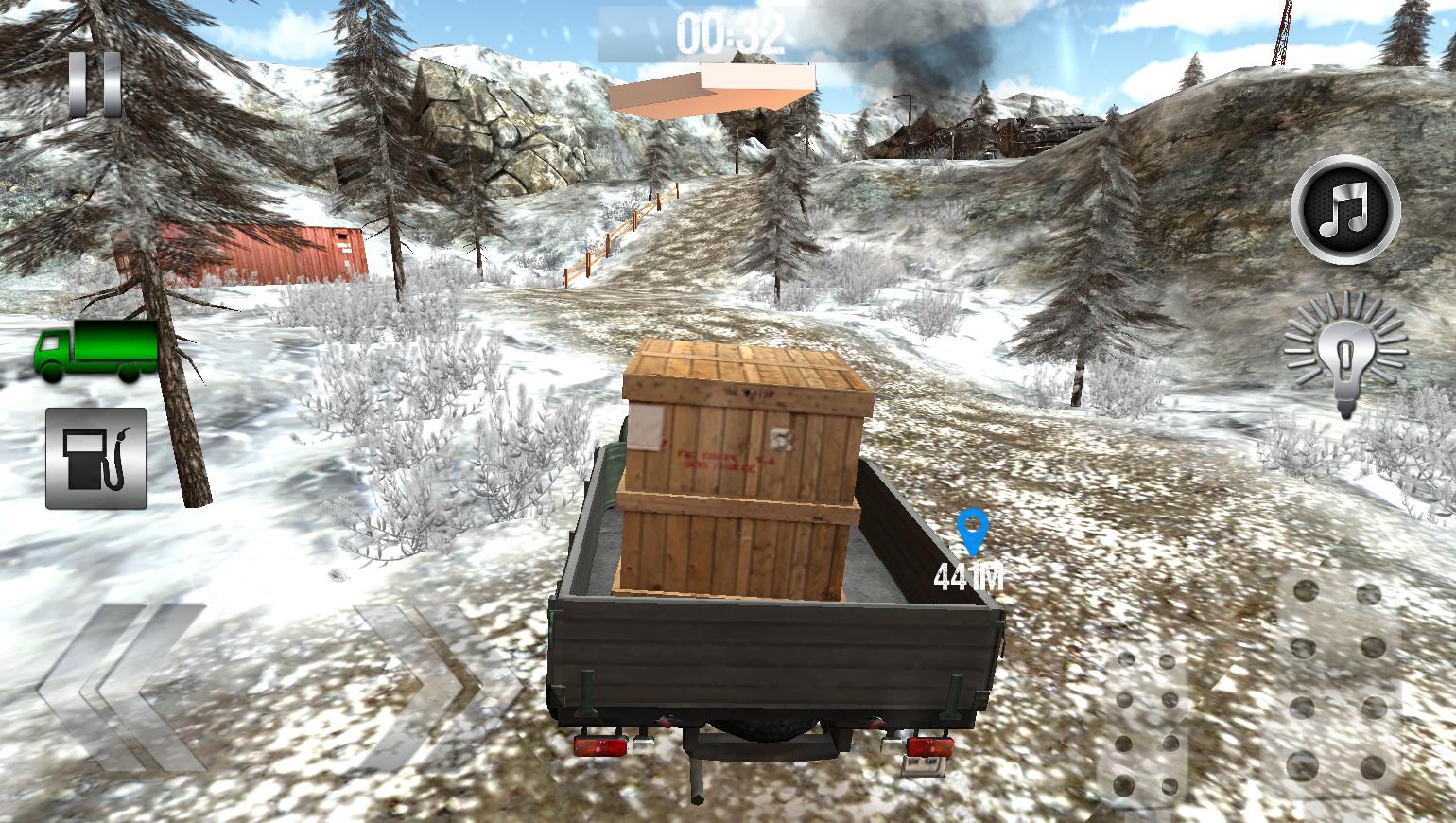The image size is (1456, 823).
Task: Toggle pause for the current mission
Action: pos(94,85)
